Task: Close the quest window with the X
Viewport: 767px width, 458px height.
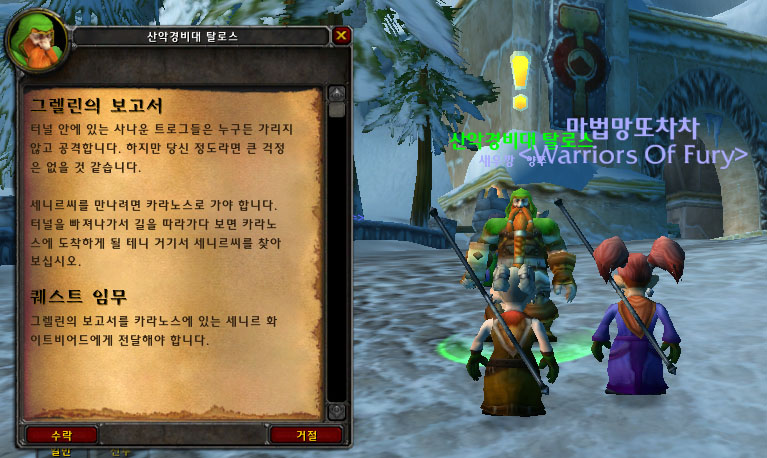Action: pos(341,36)
